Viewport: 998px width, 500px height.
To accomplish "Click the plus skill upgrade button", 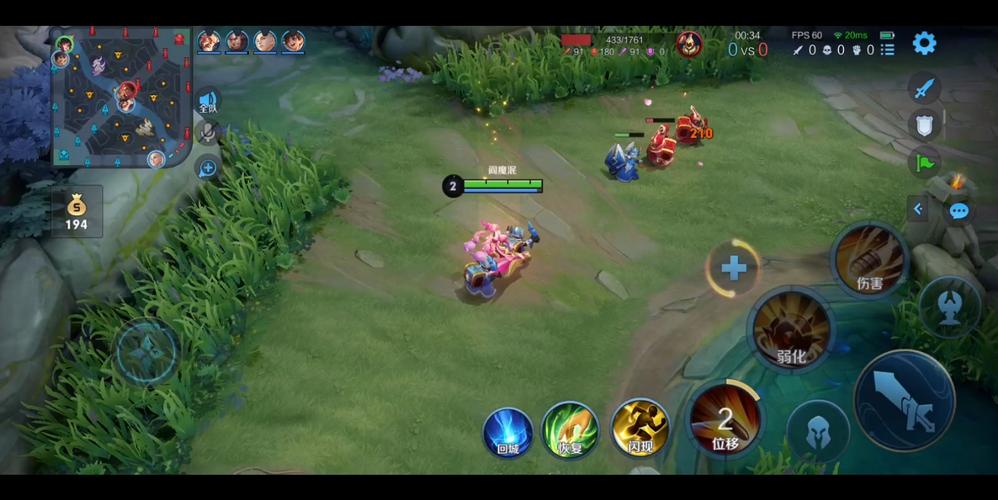I will tap(734, 268).
